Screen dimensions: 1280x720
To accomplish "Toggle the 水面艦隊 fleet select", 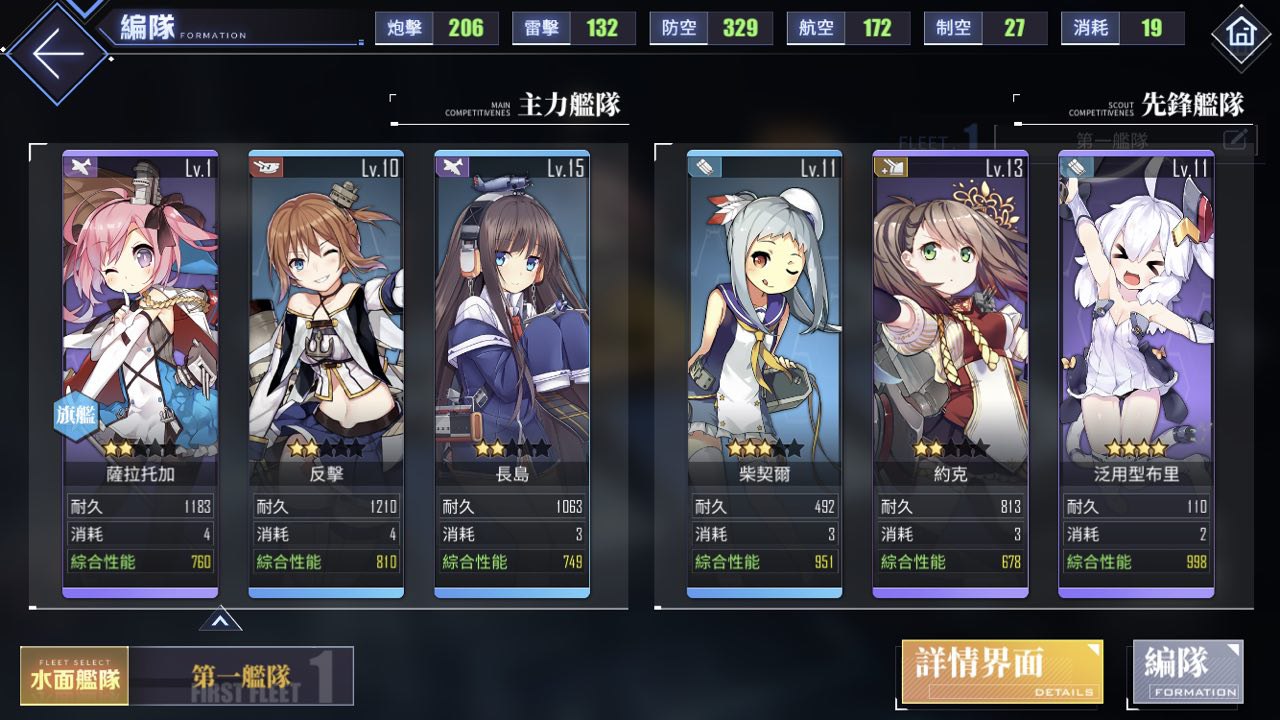I will coord(74,676).
